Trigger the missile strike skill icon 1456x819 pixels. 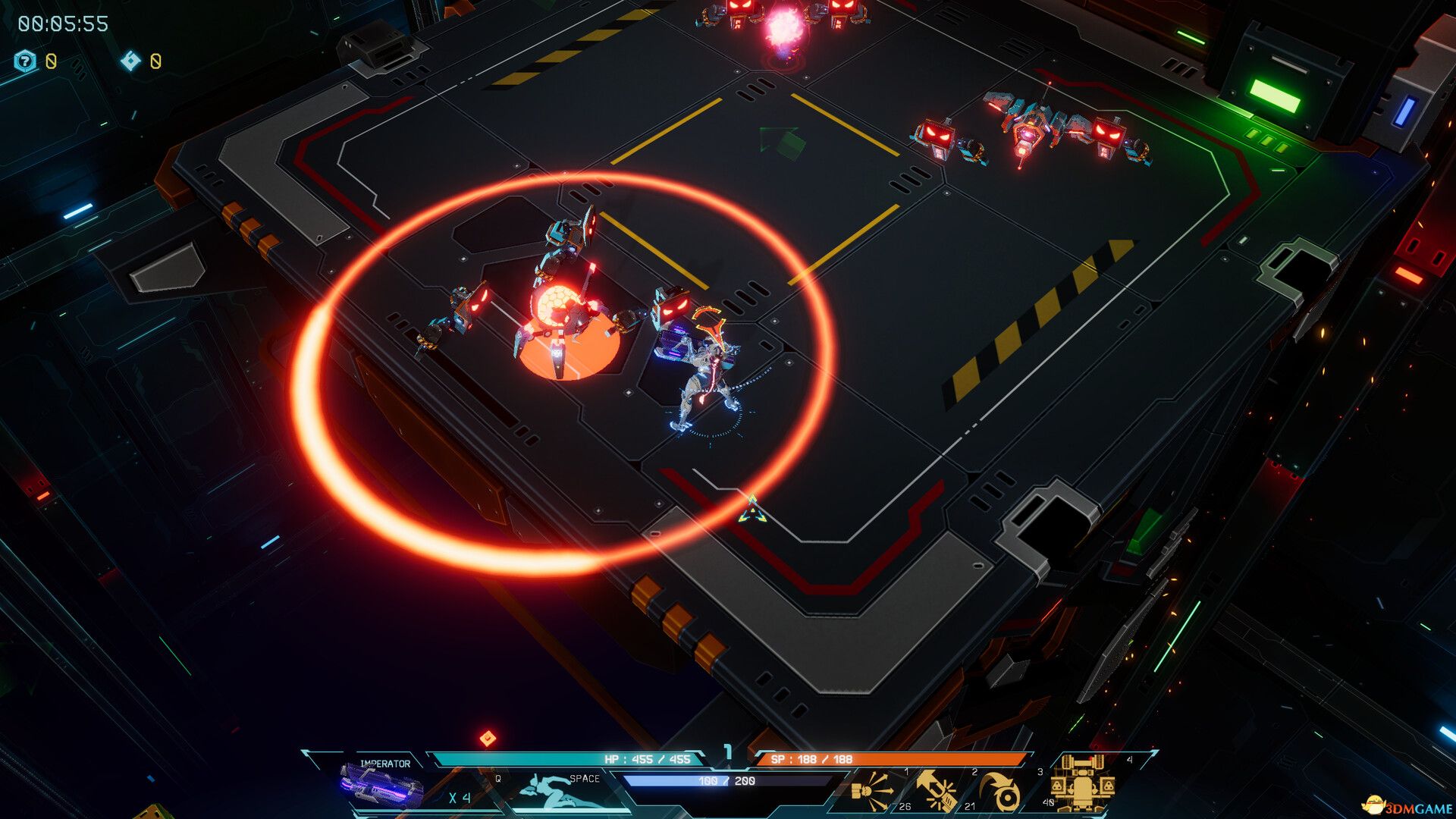pos(938,792)
